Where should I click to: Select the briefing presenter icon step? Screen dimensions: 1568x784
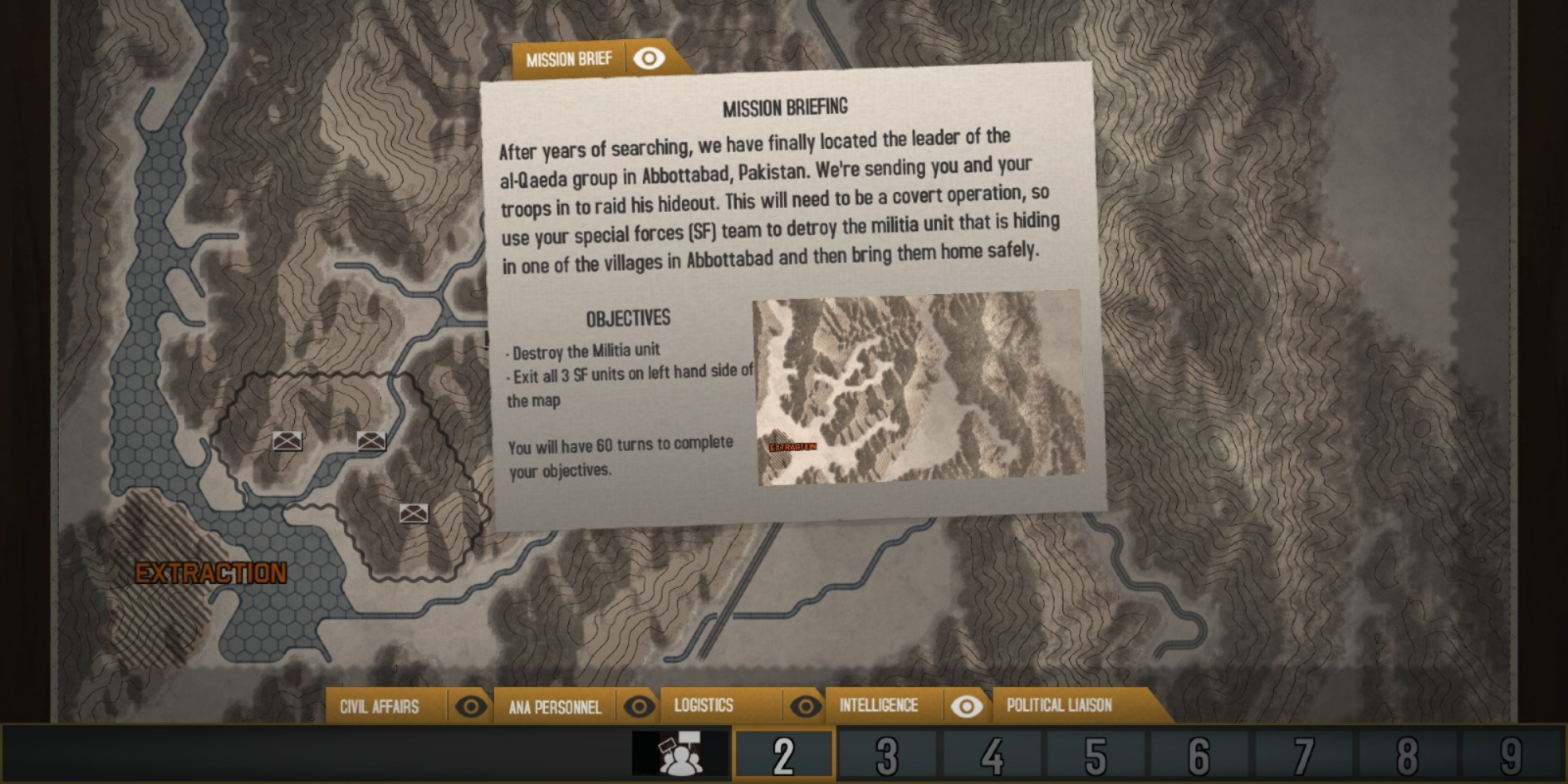coord(680,756)
